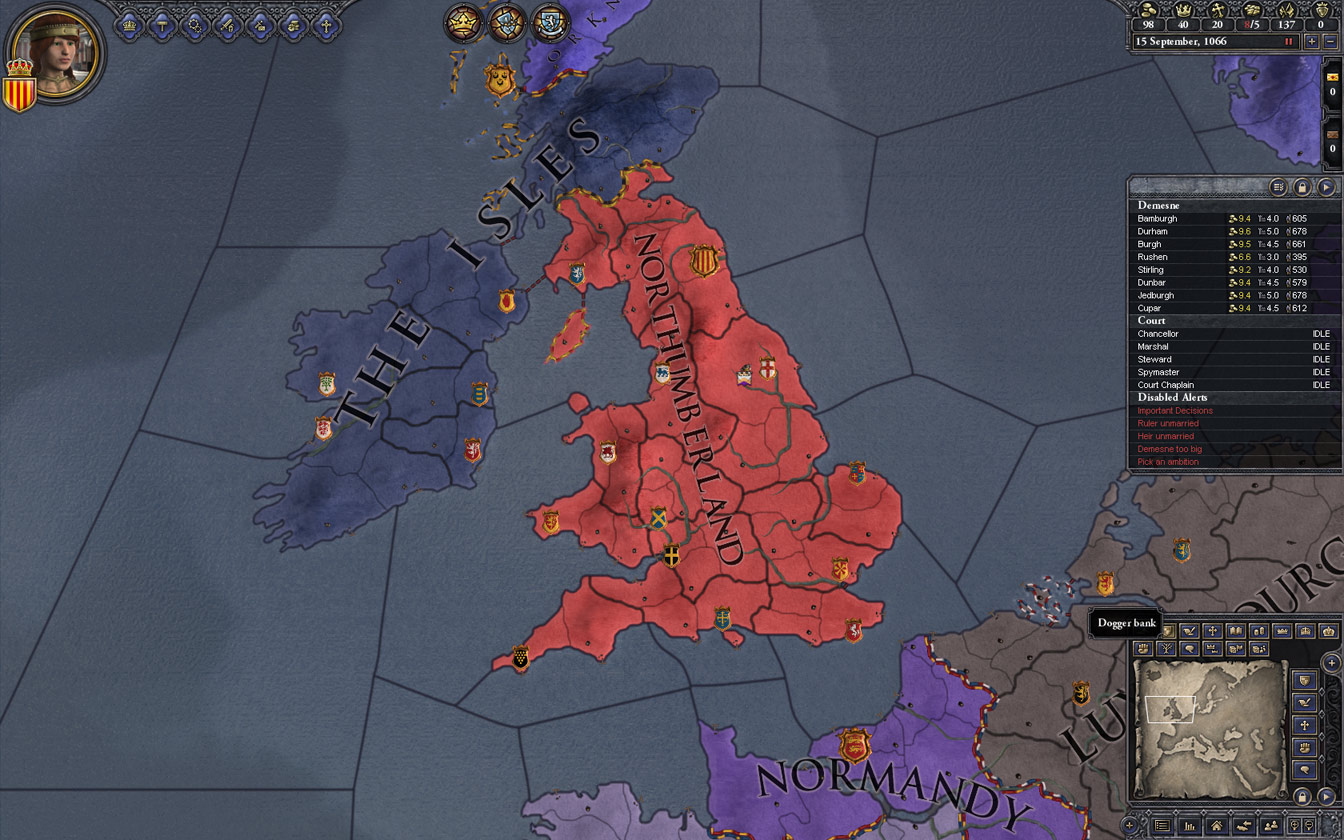Decrease game speed with minus button
This screenshot has height=840, width=1344.
point(1330,42)
